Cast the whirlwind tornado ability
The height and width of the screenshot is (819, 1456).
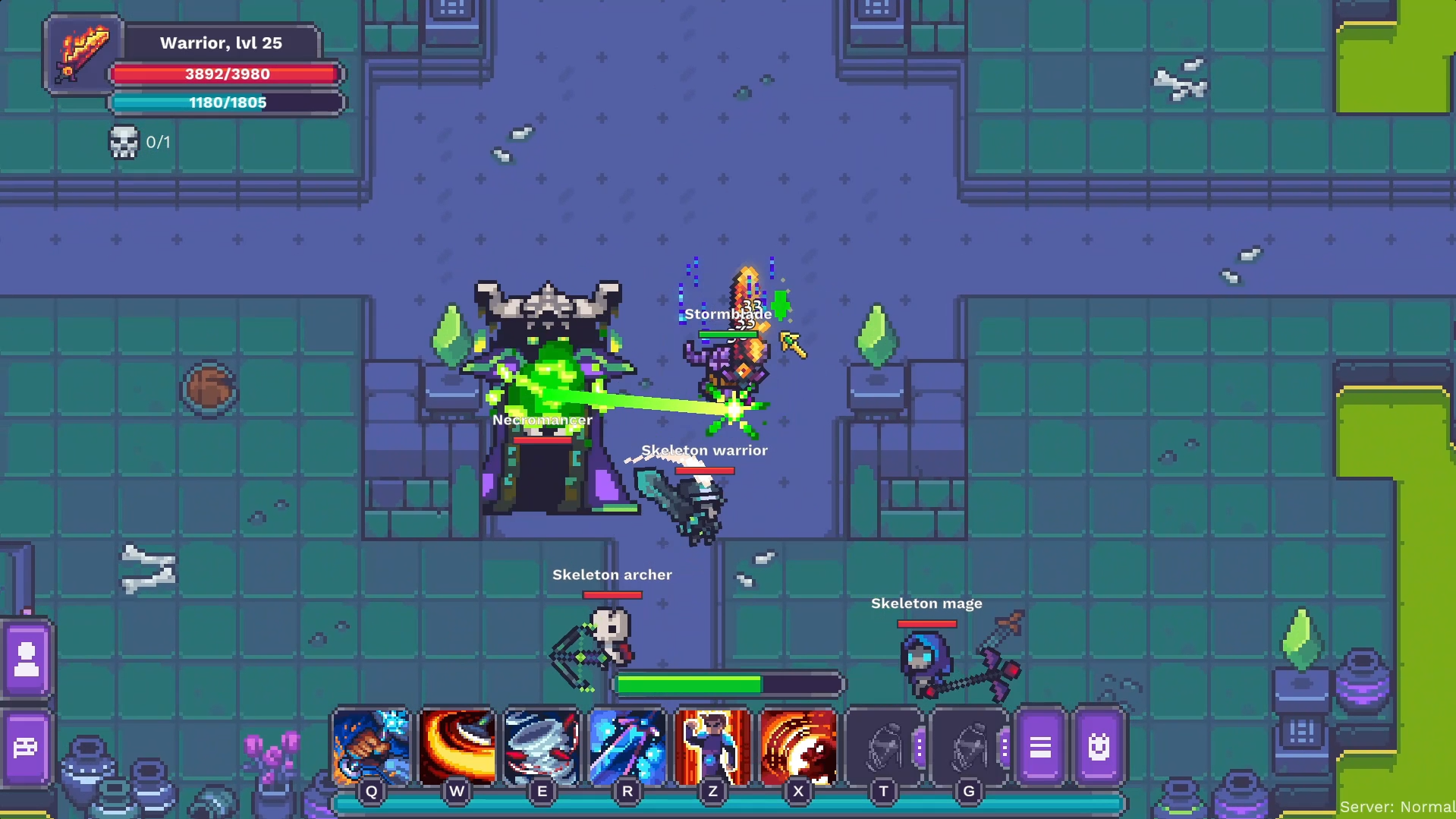pos(542,747)
